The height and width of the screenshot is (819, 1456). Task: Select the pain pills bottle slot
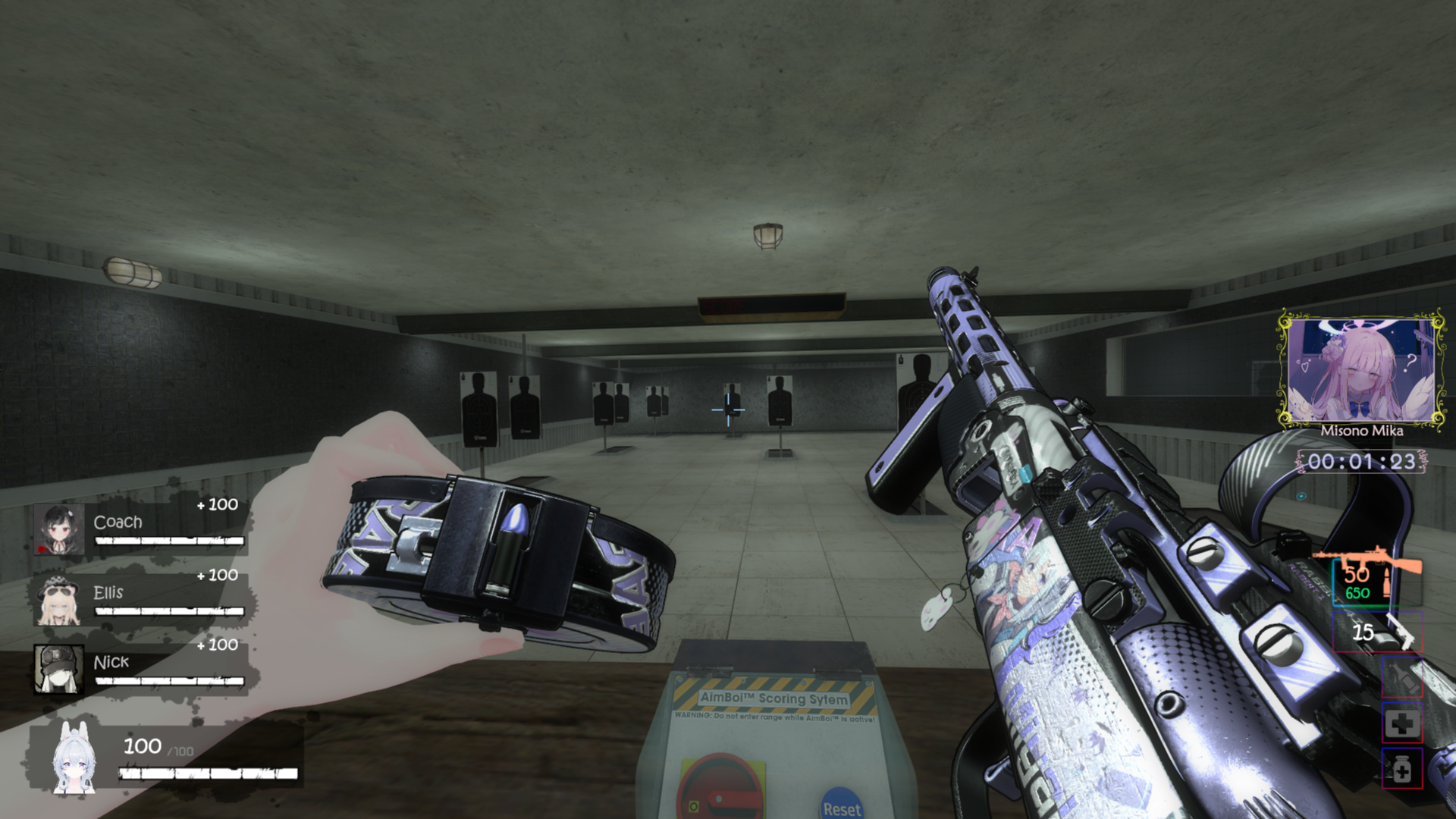[x=1401, y=770]
